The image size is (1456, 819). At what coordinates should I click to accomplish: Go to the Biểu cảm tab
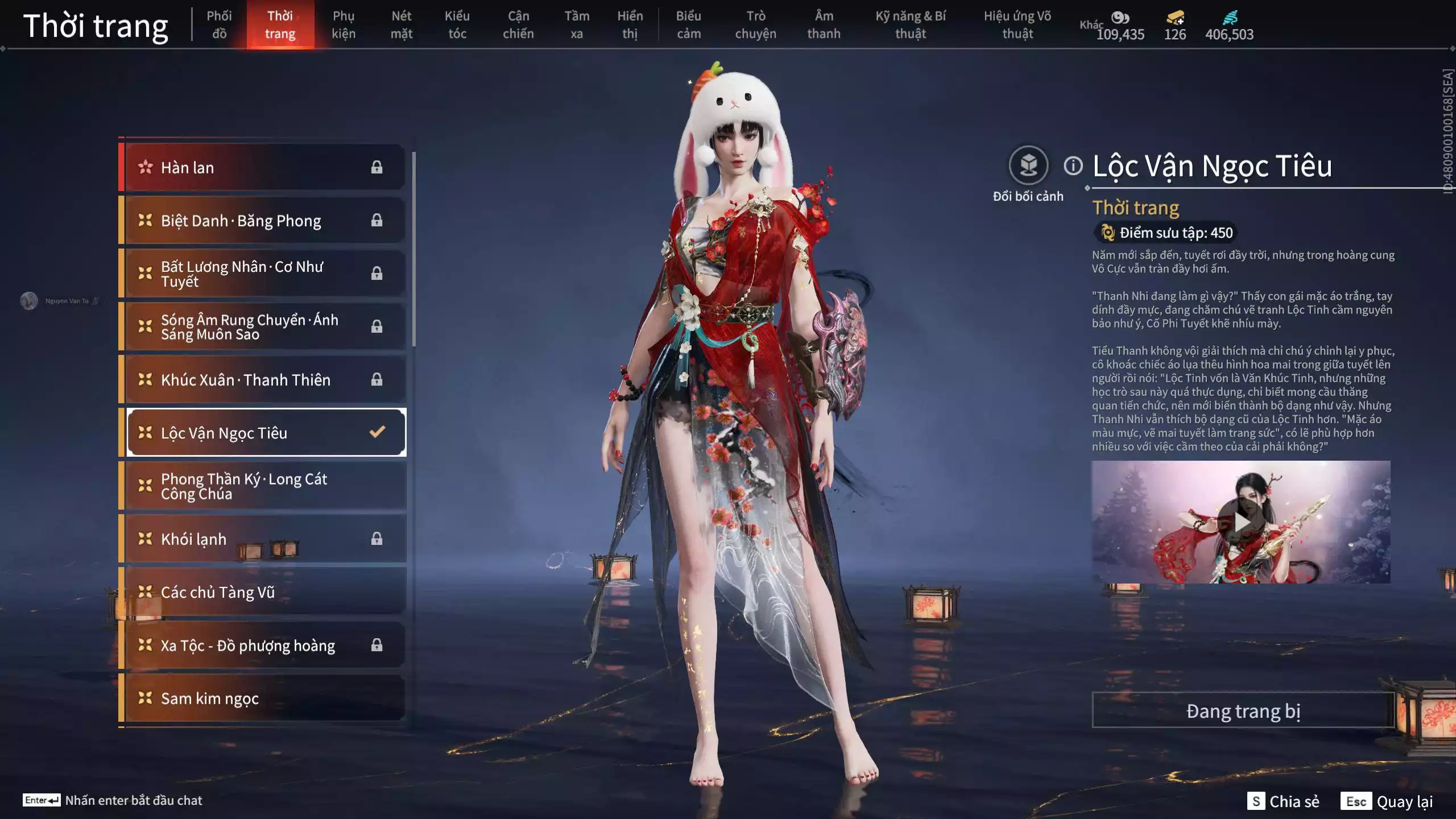click(688, 25)
